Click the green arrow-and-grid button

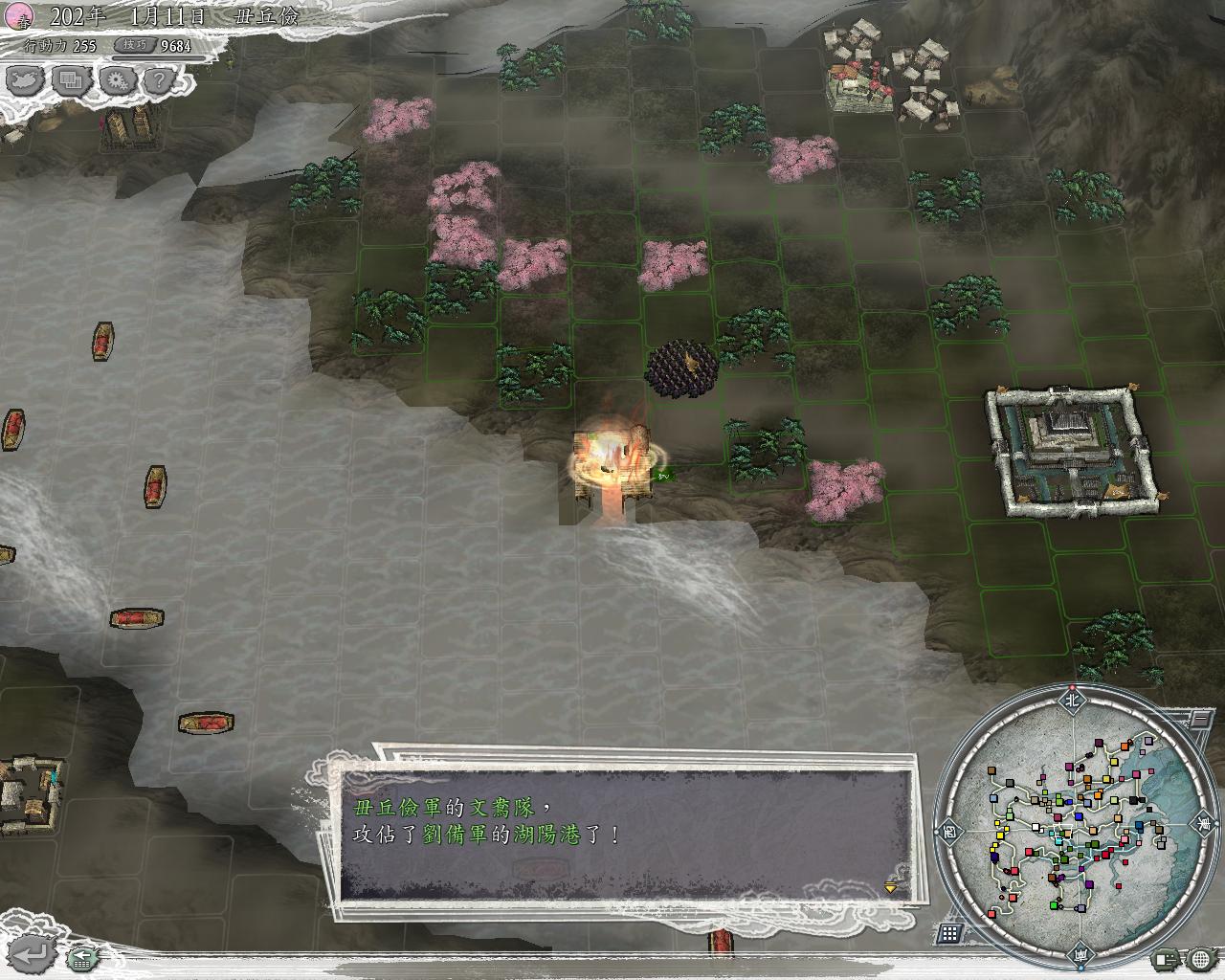[x=82, y=955]
